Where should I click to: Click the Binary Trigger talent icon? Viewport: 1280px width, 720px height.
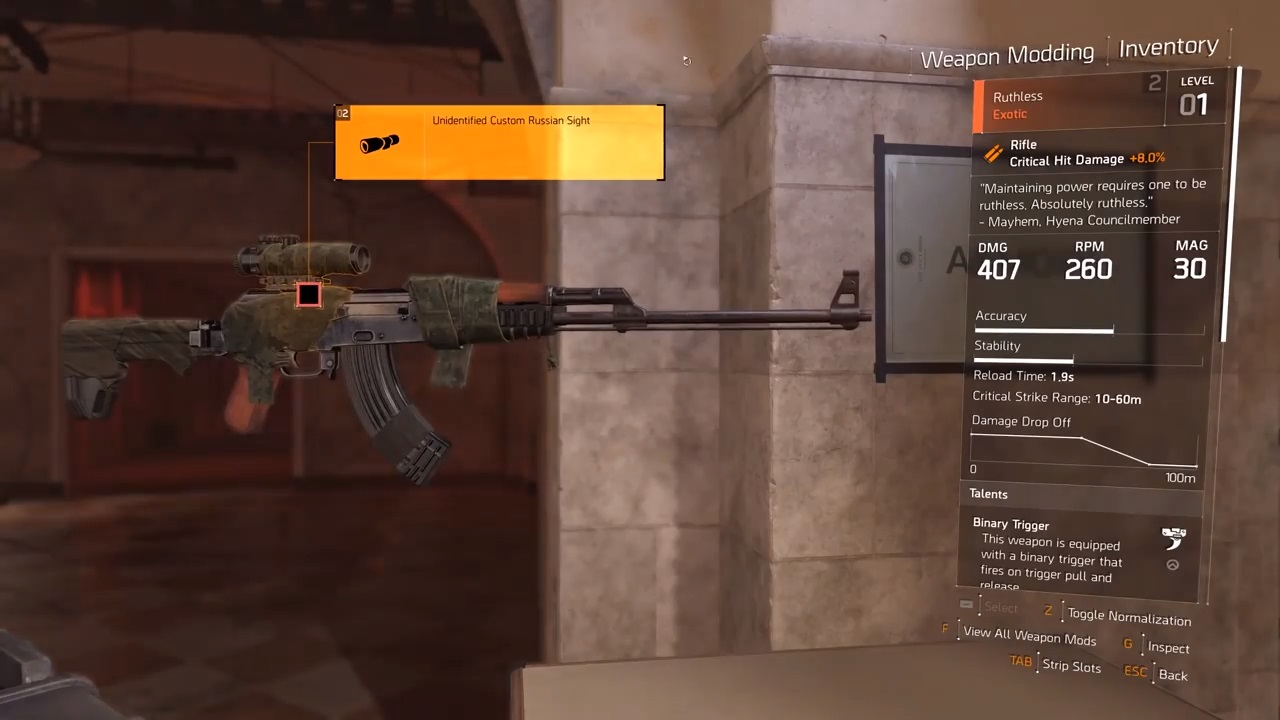click(1174, 536)
